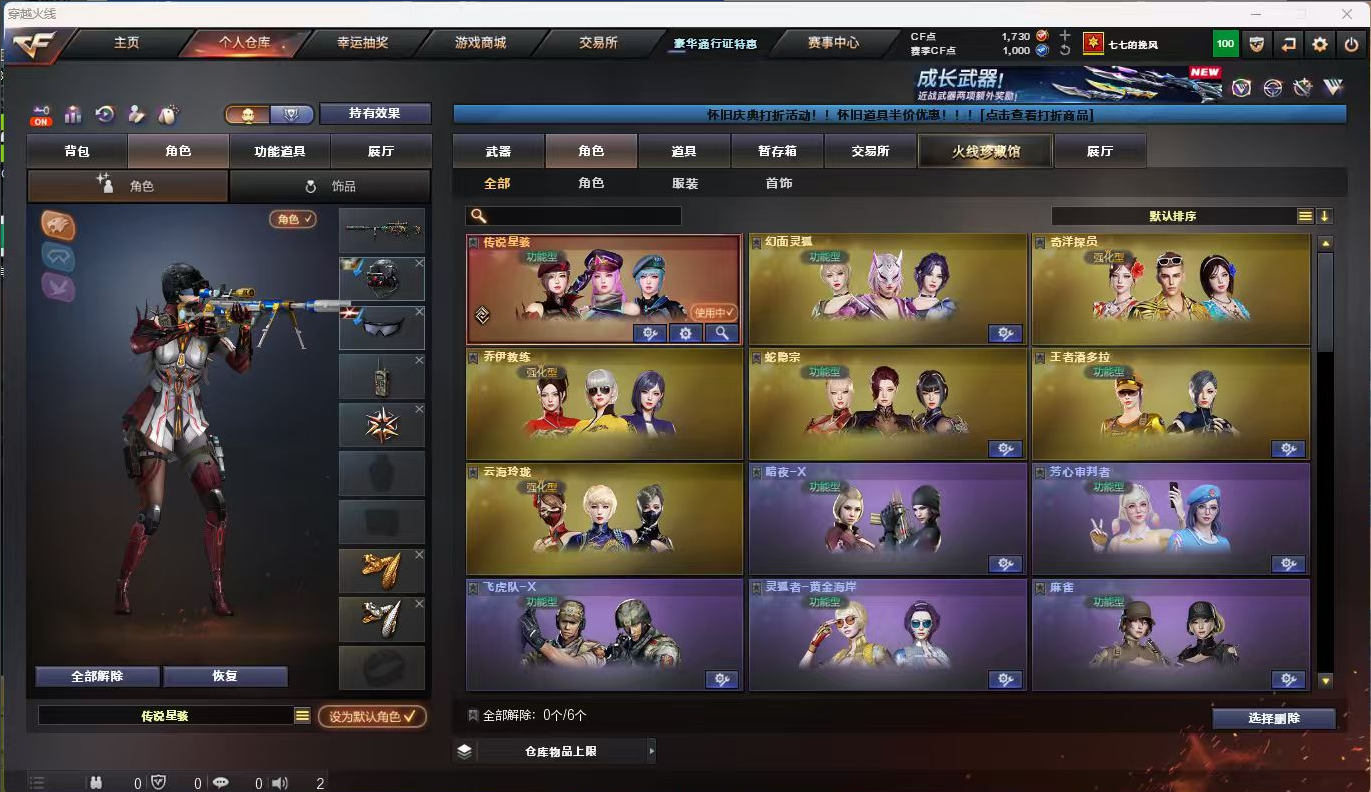Image resolution: width=1371 pixels, height=792 pixels.
Task: Filter by 服装 clothing category
Action: pos(685,183)
